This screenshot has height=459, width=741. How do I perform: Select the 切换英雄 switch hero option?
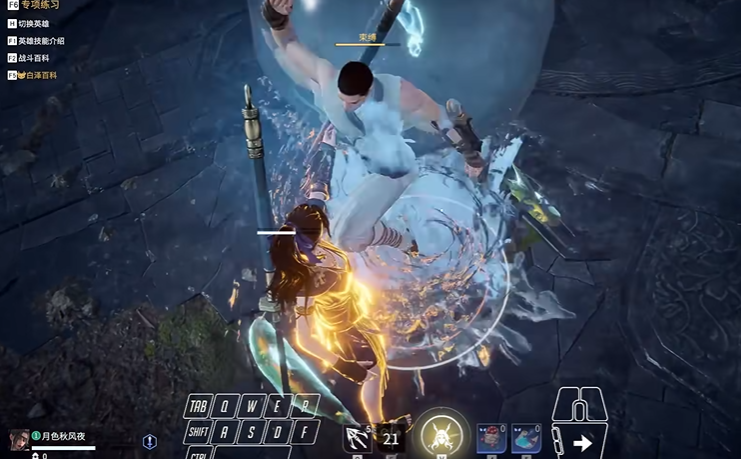(x=33, y=23)
